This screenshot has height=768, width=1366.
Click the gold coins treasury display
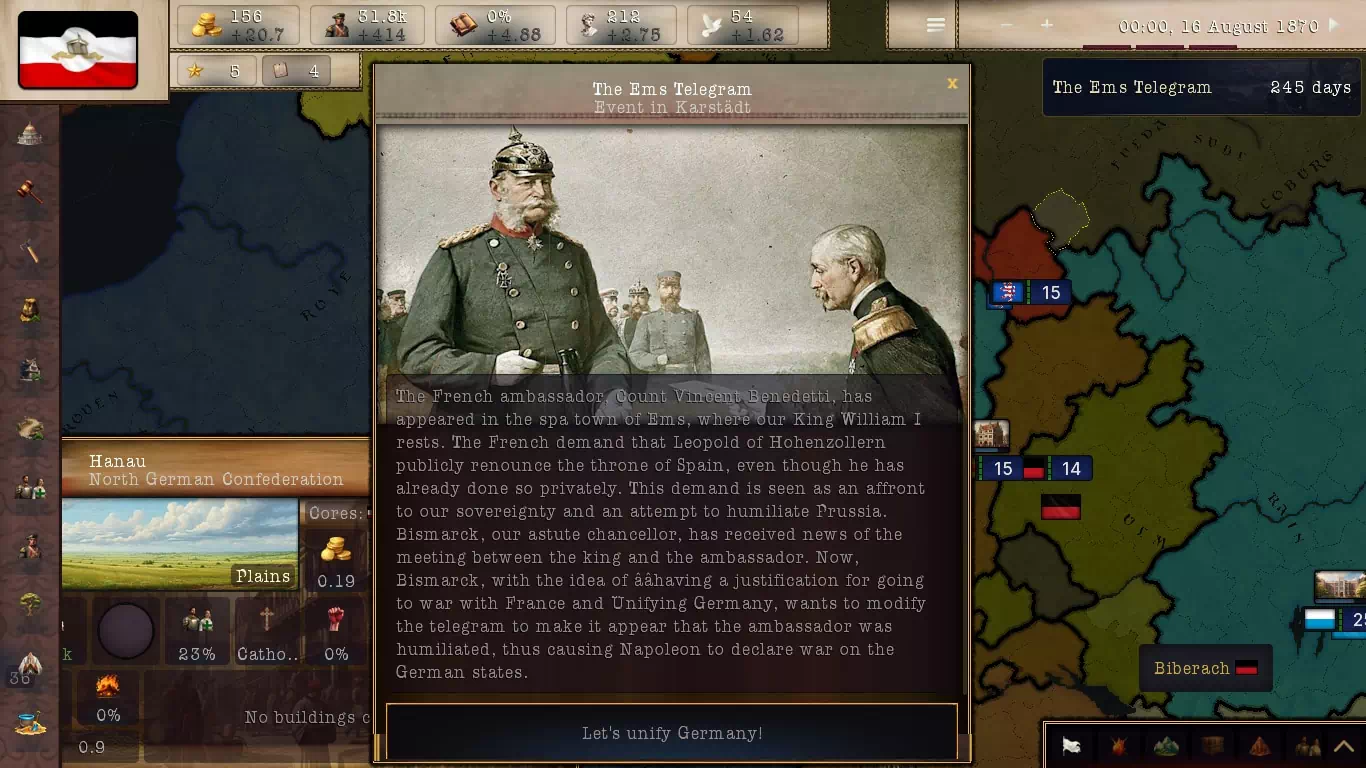[x=238, y=25]
